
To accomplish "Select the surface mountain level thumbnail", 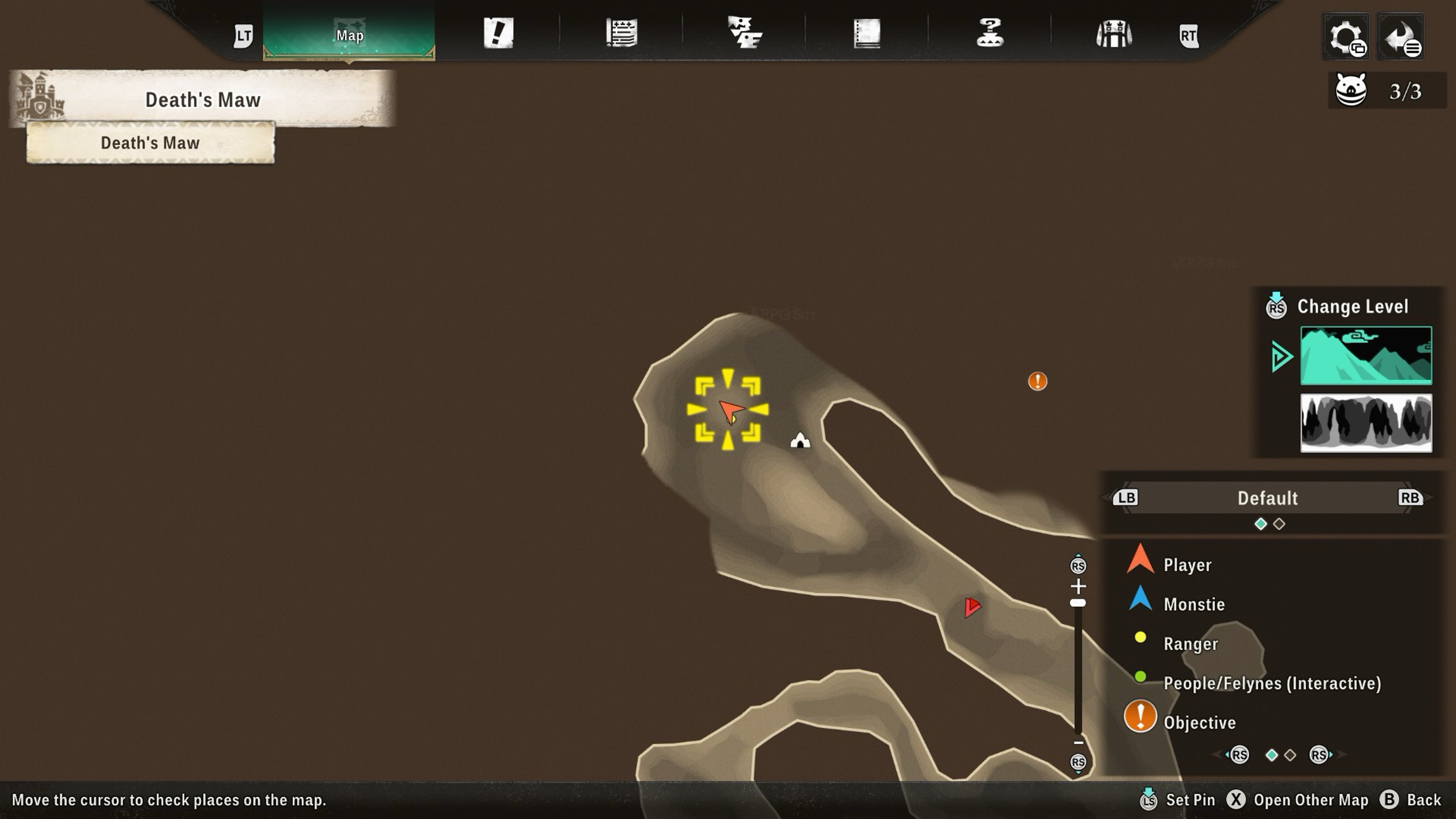I will tap(1366, 355).
